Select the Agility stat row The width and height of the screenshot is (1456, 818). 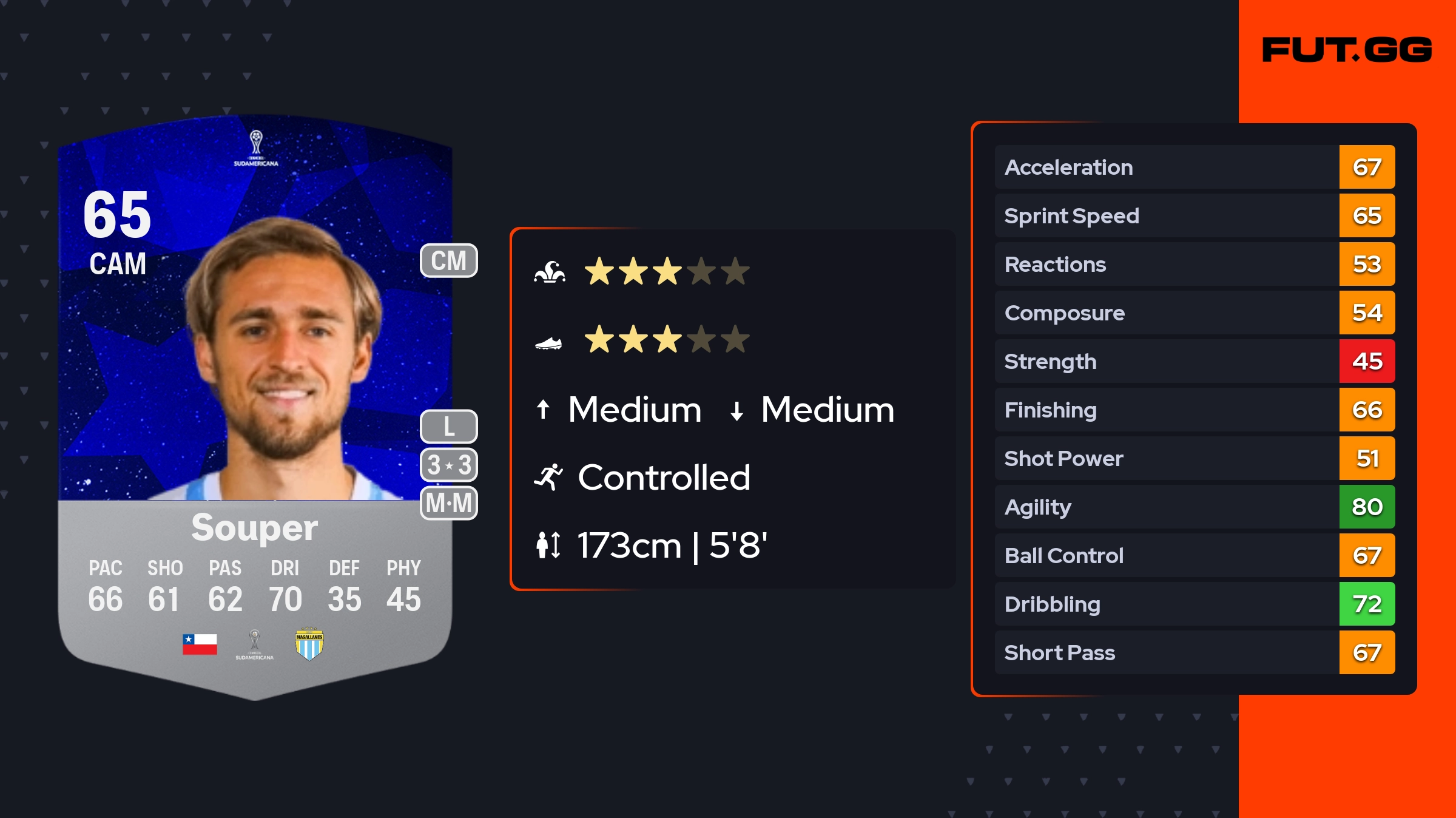pyautogui.click(x=1194, y=507)
